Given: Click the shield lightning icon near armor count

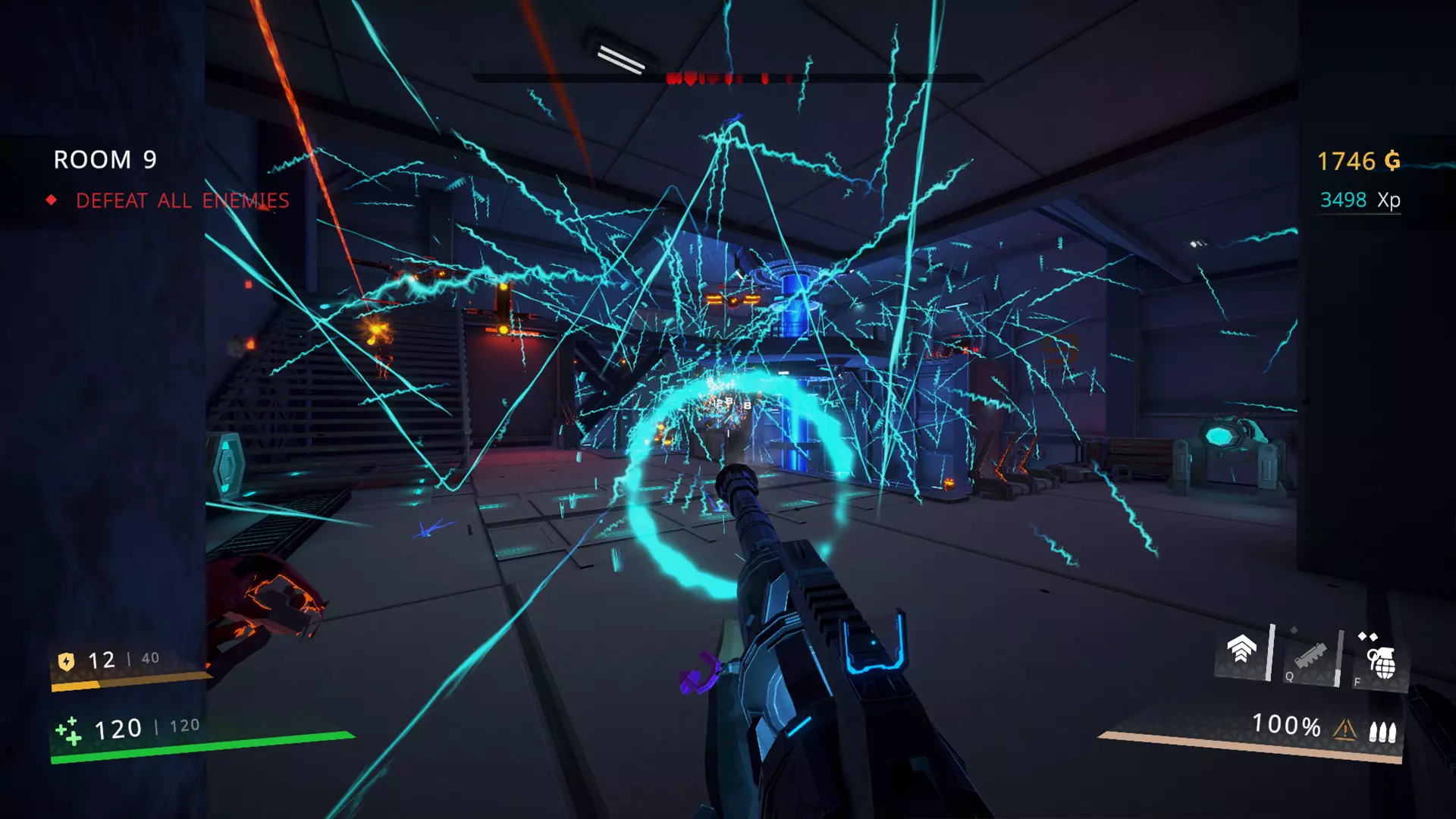Looking at the screenshot, I should tap(66, 661).
